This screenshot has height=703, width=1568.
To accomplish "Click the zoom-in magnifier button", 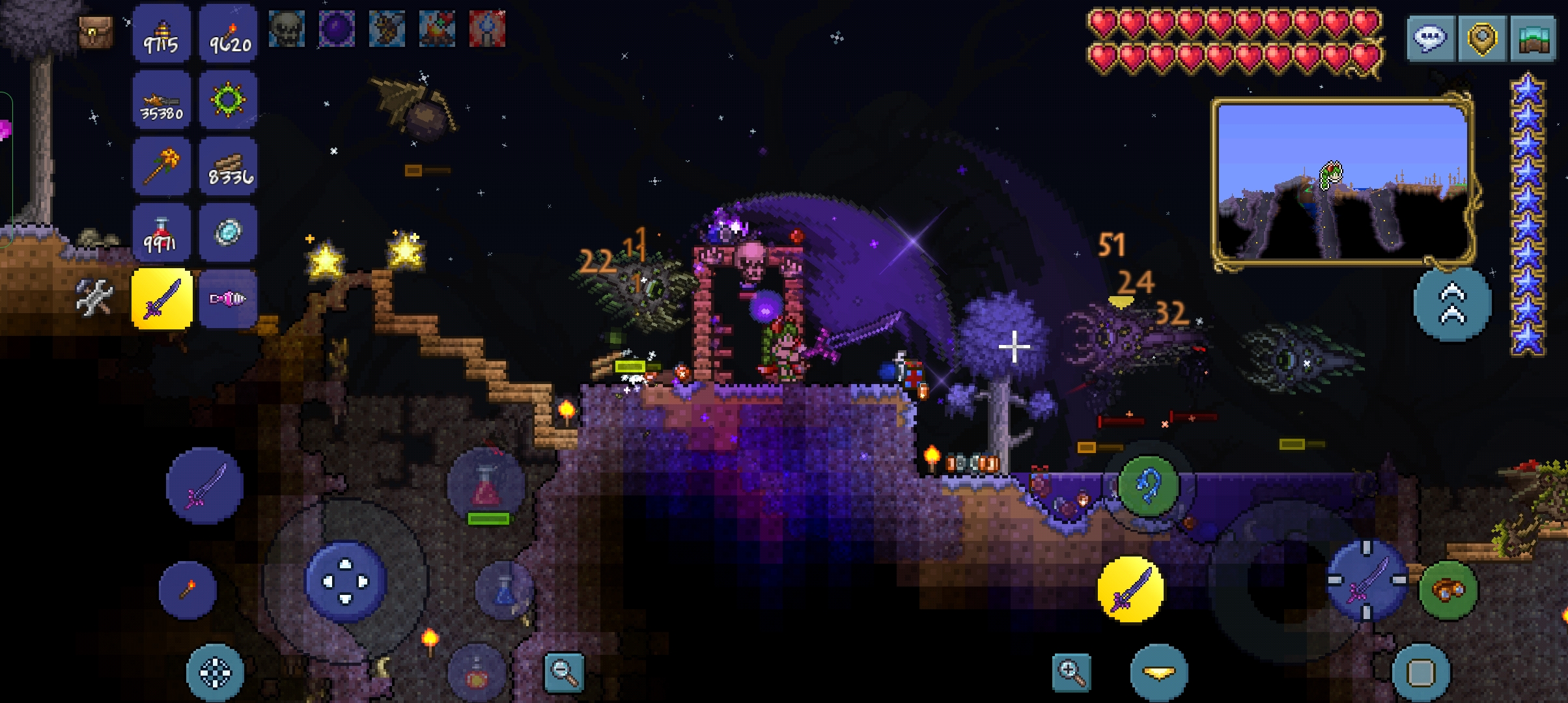I will click(x=1071, y=672).
